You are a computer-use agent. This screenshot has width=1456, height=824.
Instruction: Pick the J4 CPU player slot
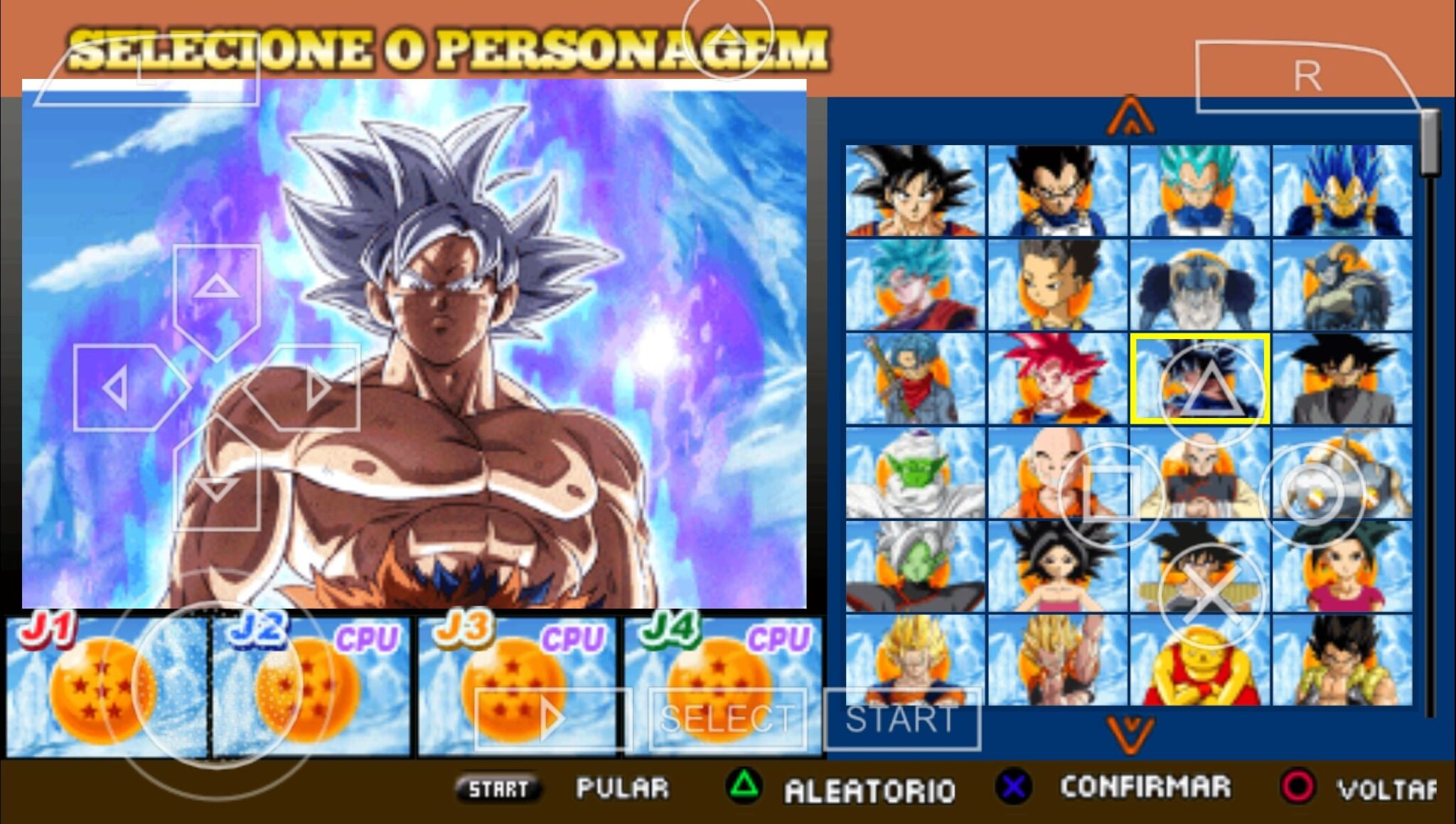coord(723,687)
